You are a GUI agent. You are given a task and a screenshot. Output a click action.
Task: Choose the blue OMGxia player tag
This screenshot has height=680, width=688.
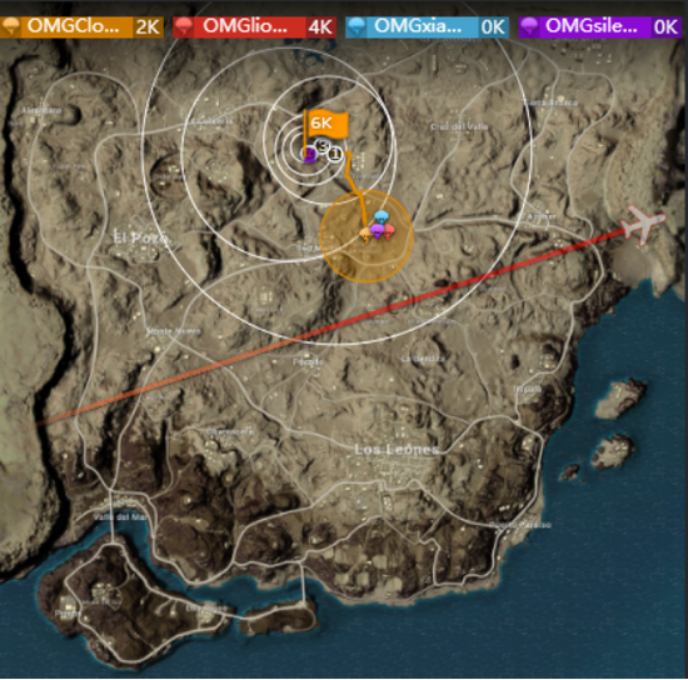click(x=427, y=27)
